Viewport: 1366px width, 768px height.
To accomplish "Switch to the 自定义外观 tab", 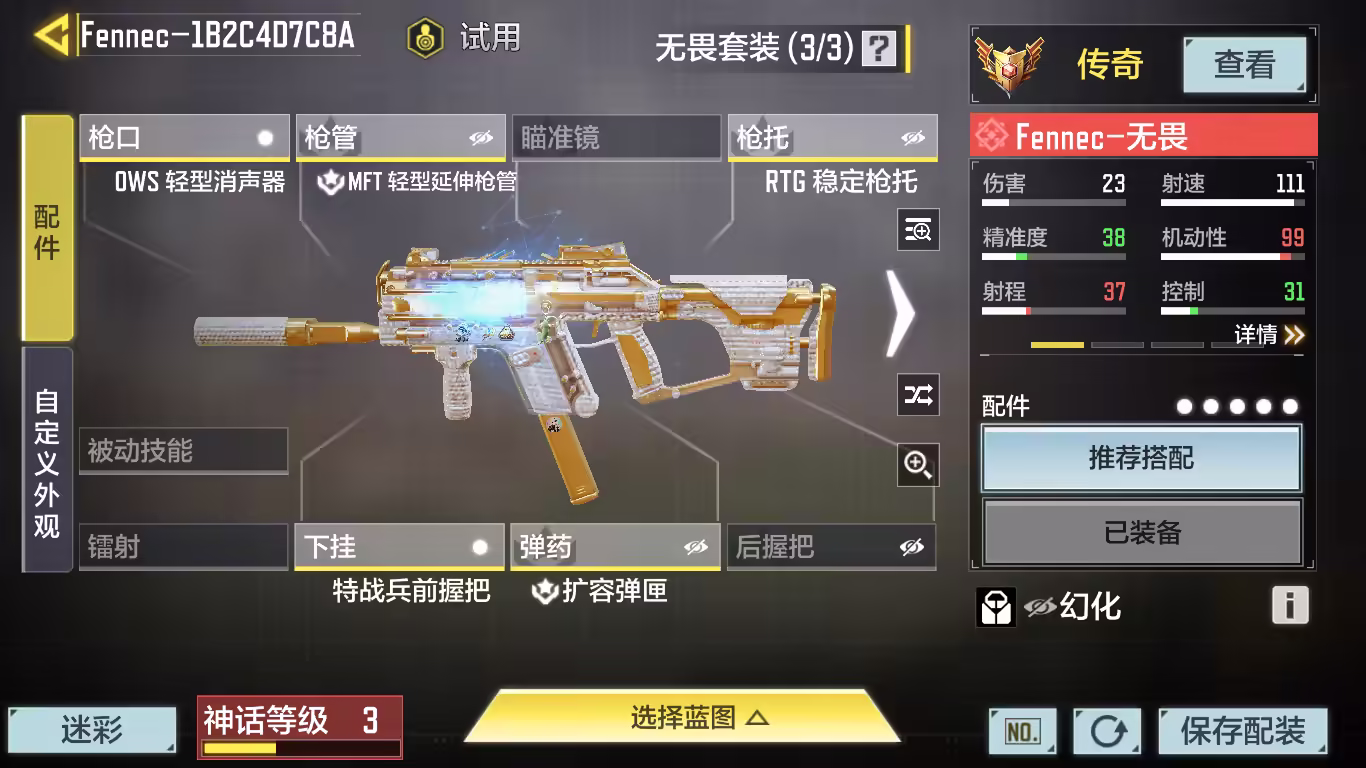I will point(47,460).
